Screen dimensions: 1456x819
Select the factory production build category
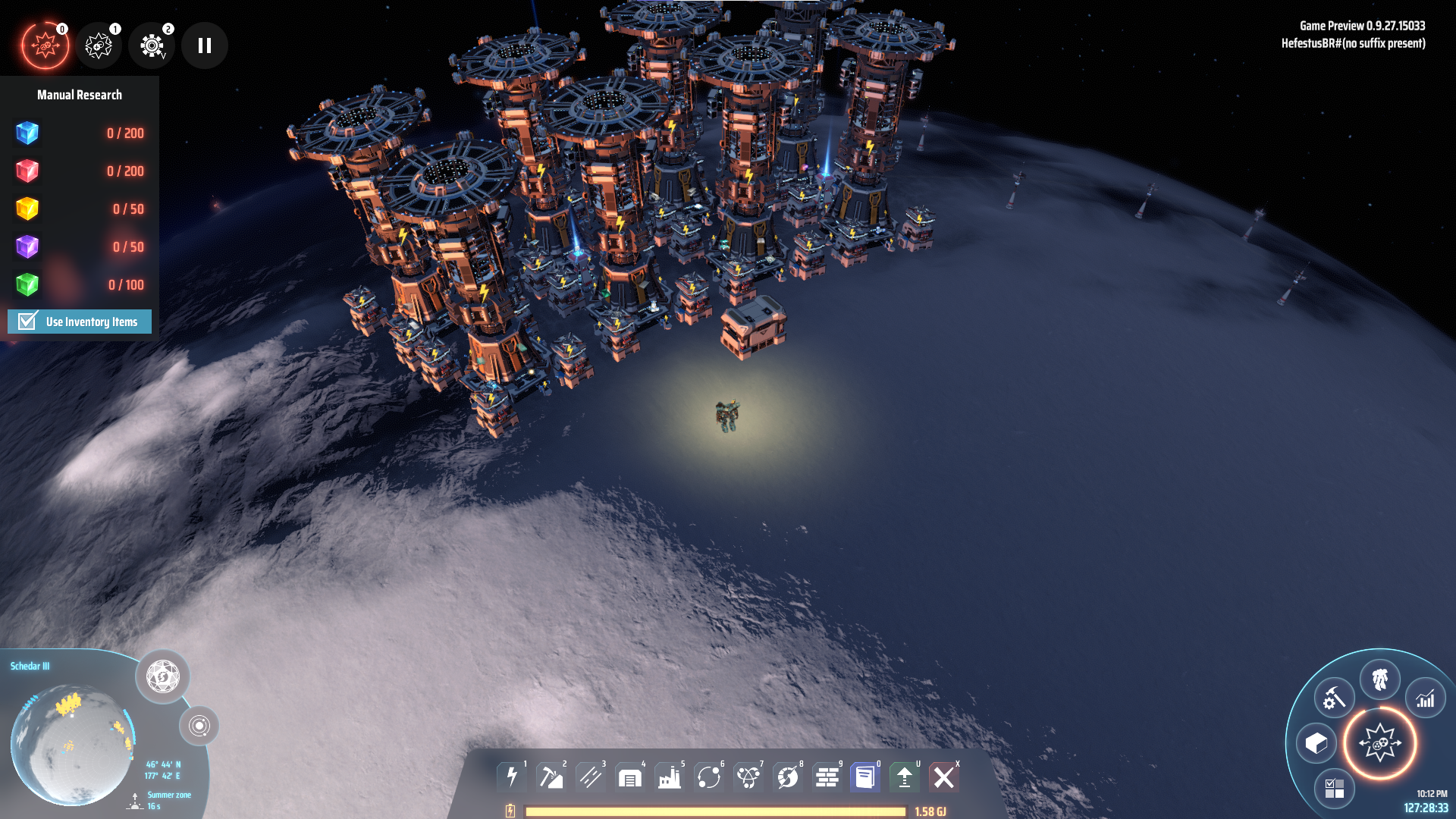pyautogui.click(x=670, y=777)
